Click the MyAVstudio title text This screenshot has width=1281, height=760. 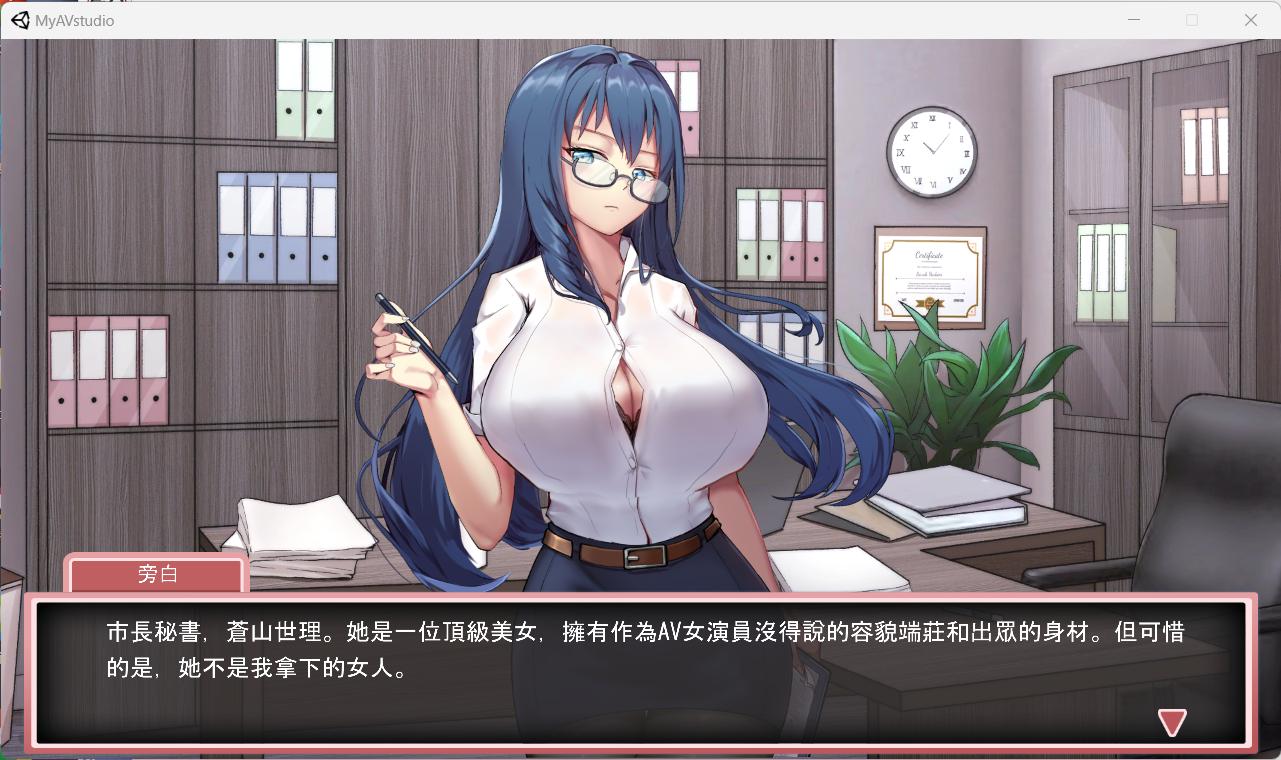point(75,20)
